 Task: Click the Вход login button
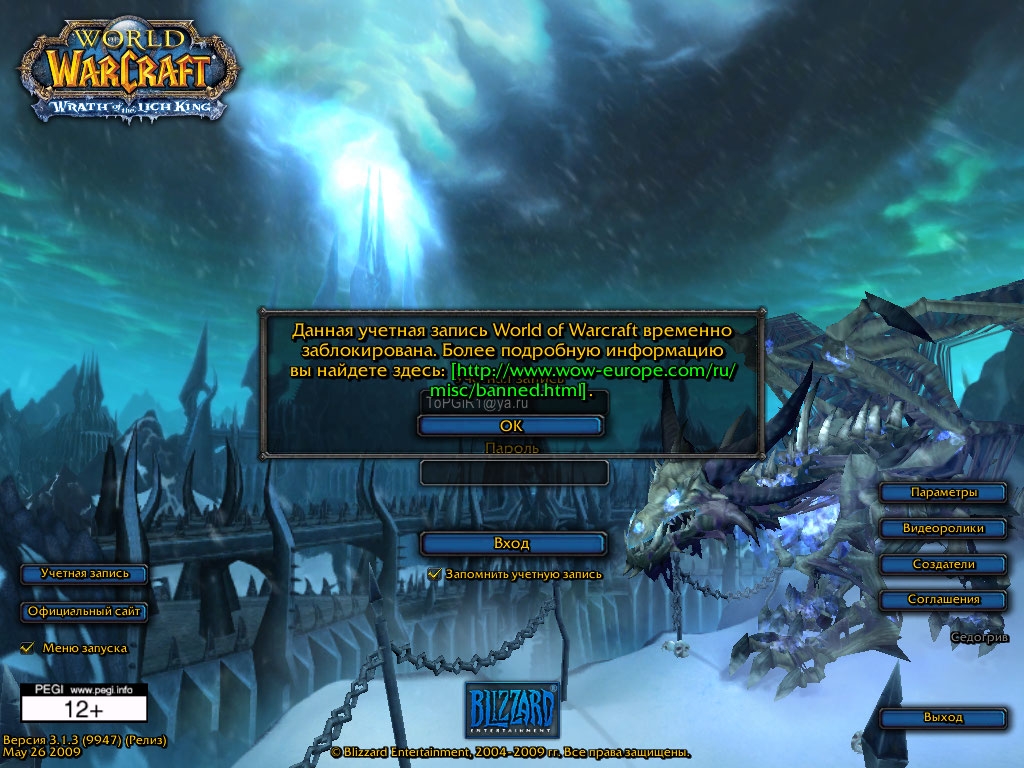point(512,543)
